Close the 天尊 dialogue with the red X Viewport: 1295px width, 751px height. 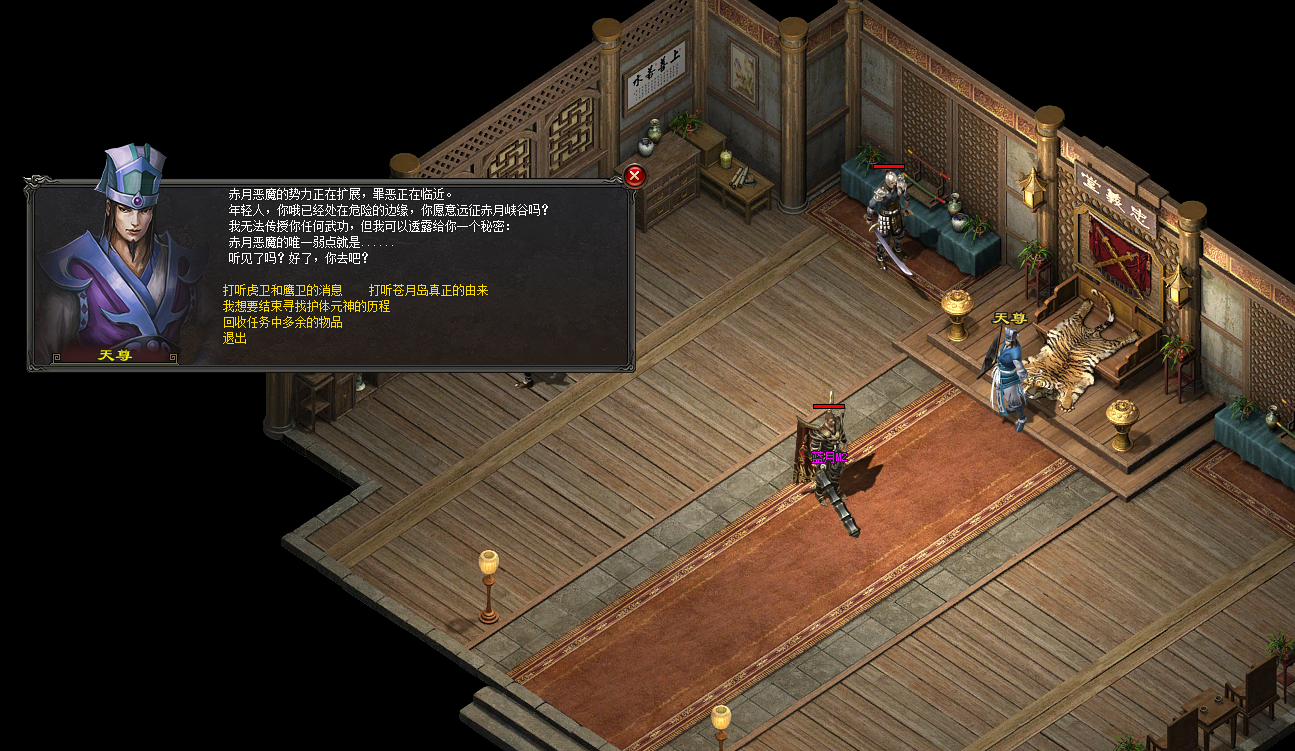click(634, 176)
